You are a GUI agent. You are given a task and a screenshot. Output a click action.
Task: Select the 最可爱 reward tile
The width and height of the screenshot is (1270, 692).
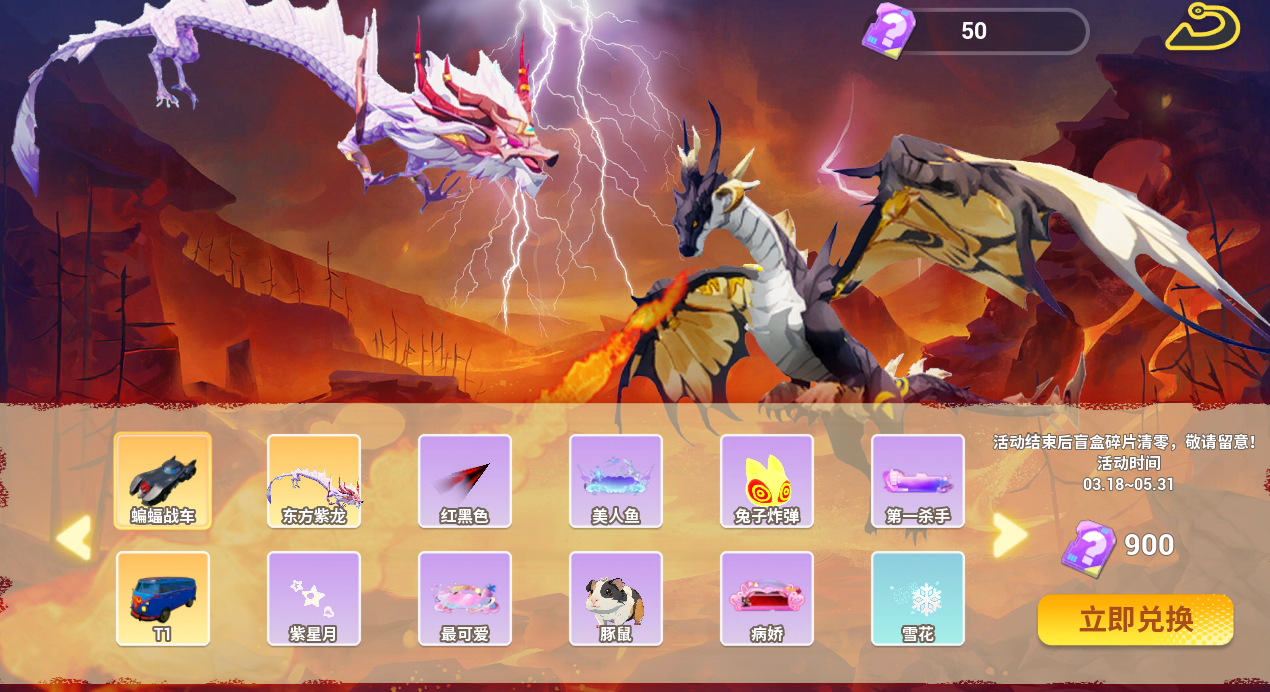coord(465,598)
